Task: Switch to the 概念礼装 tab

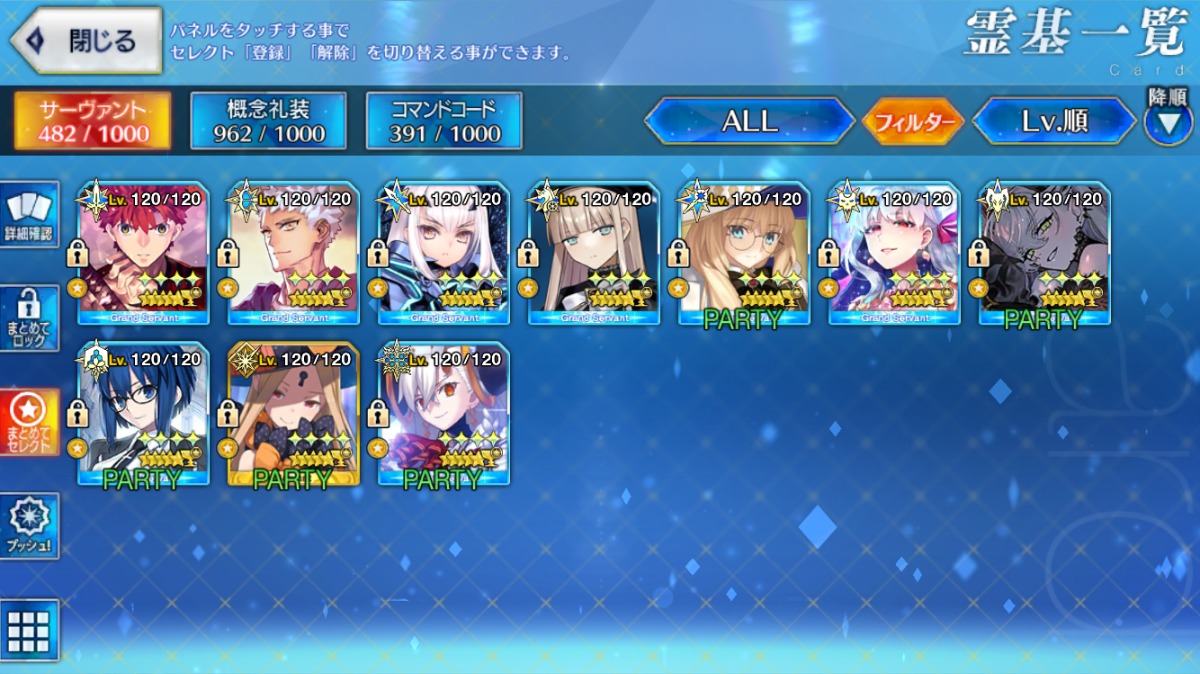Action: tap(268, 121)
